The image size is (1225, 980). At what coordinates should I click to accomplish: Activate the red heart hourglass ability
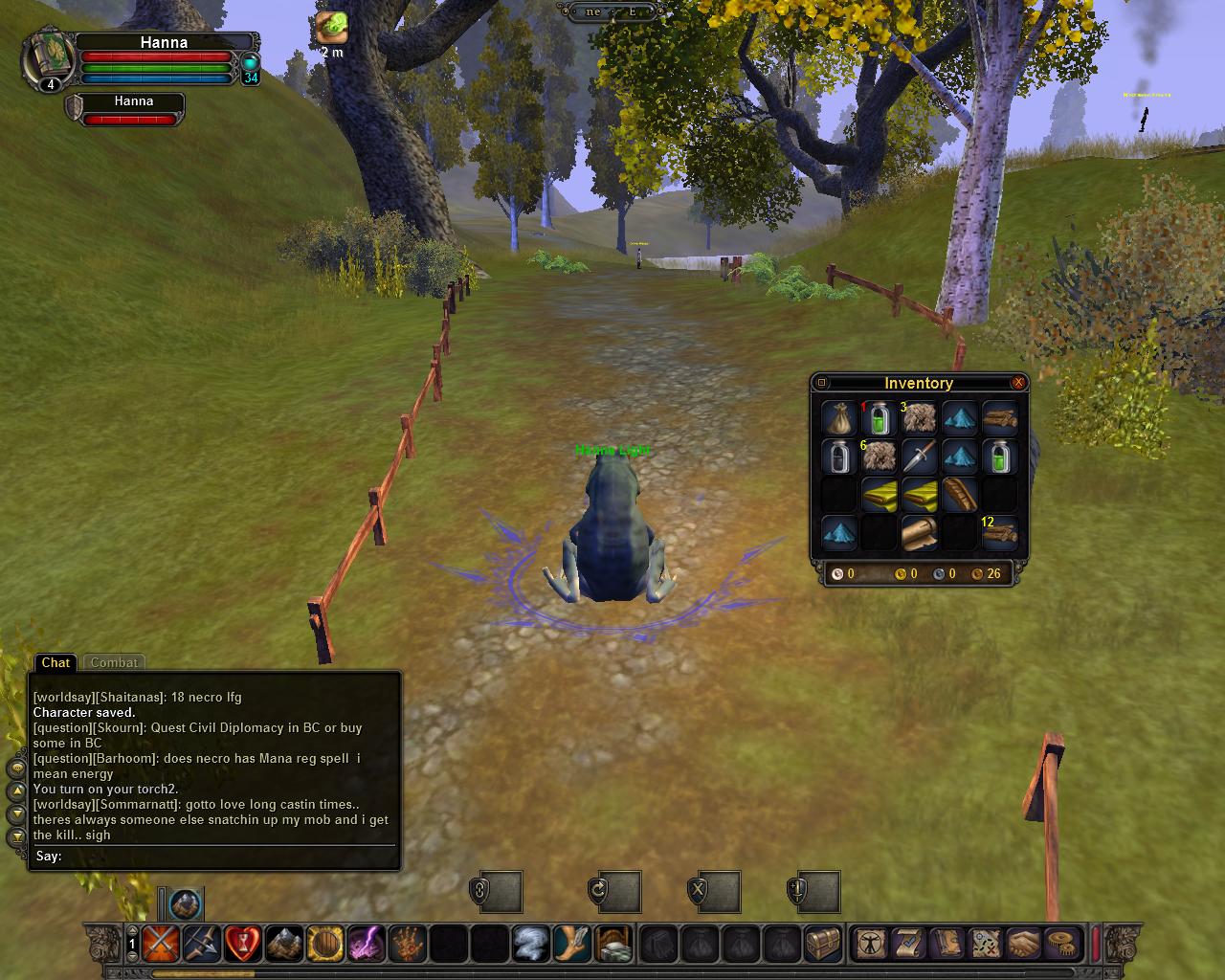point(243,944)
